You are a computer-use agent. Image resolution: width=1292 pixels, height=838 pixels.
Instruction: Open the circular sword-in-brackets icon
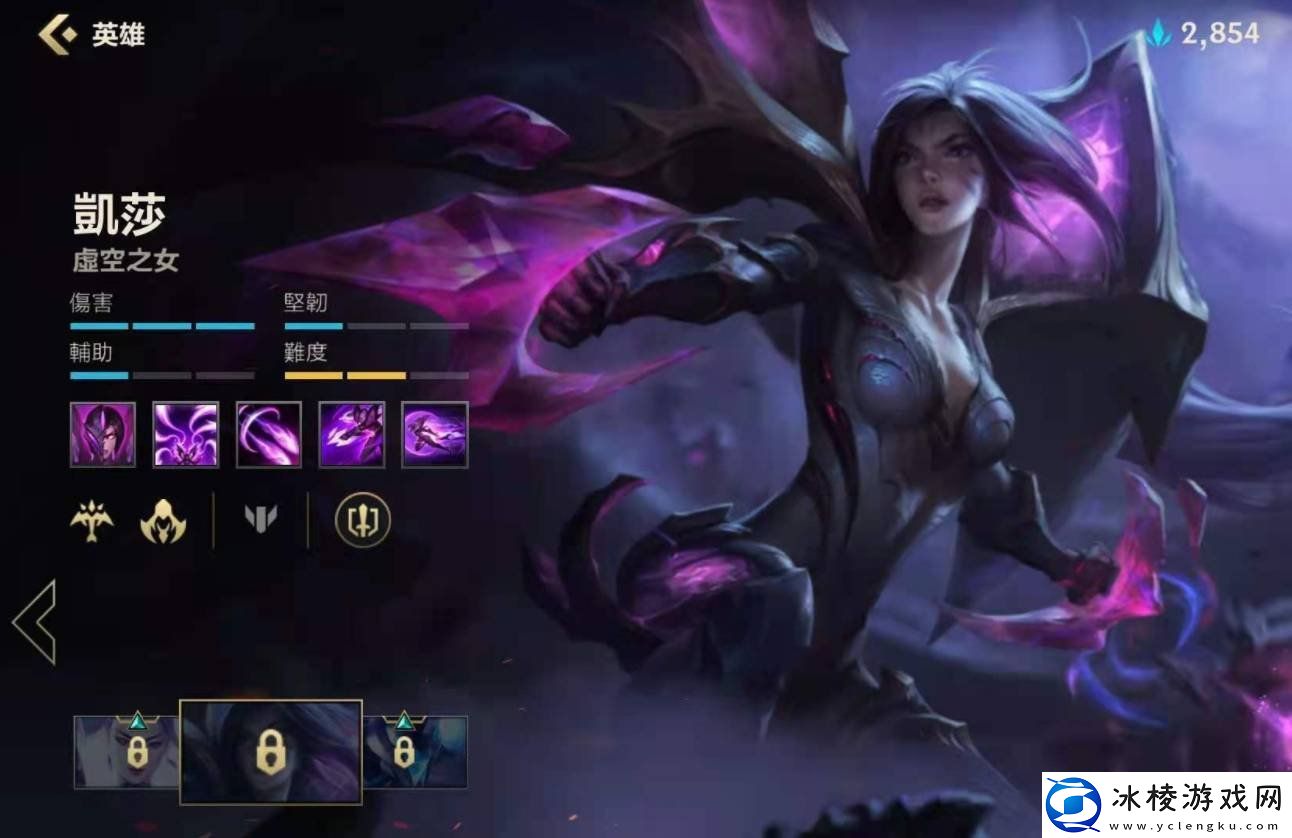(362, 520)
